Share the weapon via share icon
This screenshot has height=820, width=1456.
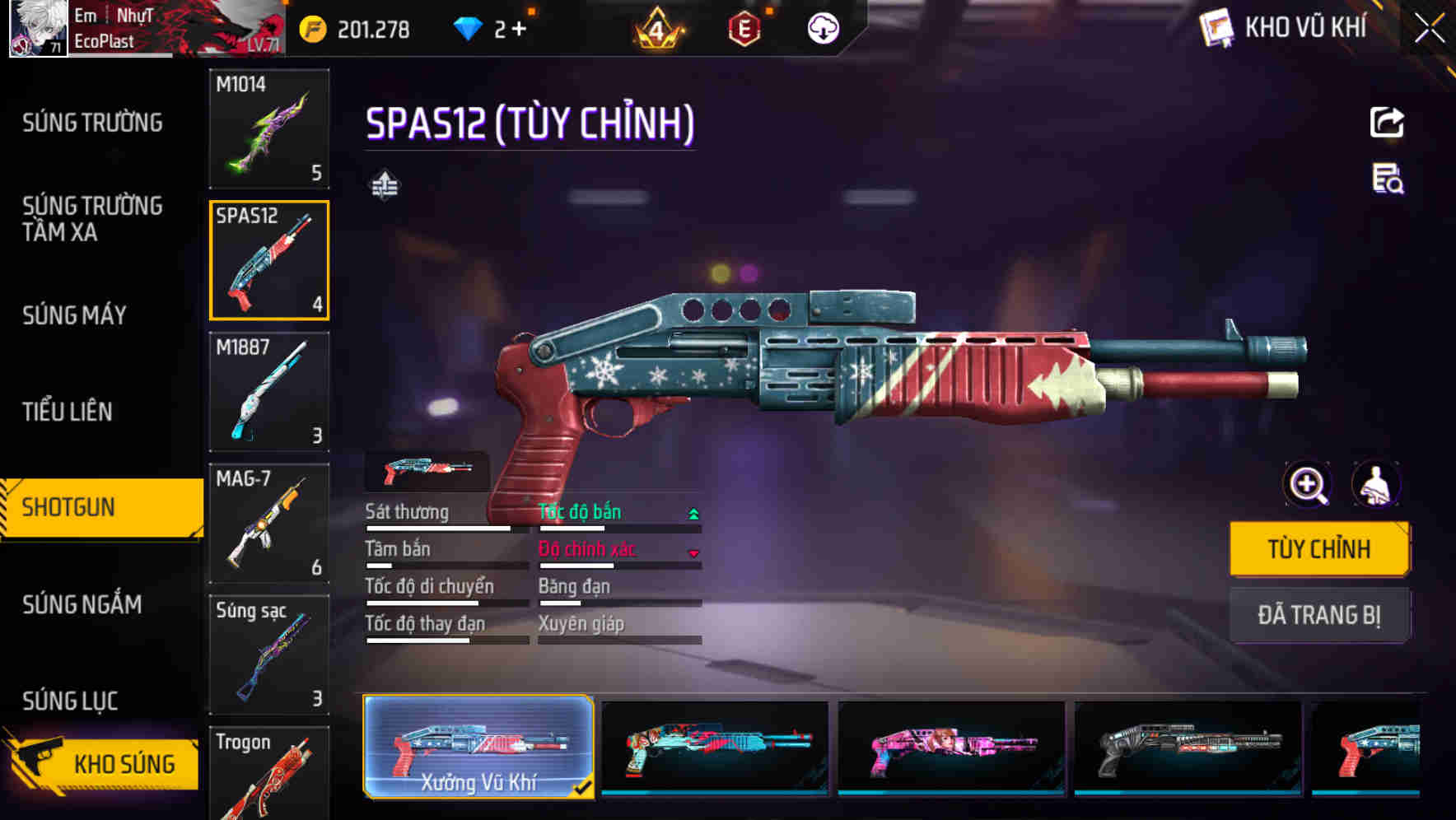(1387, 123)
